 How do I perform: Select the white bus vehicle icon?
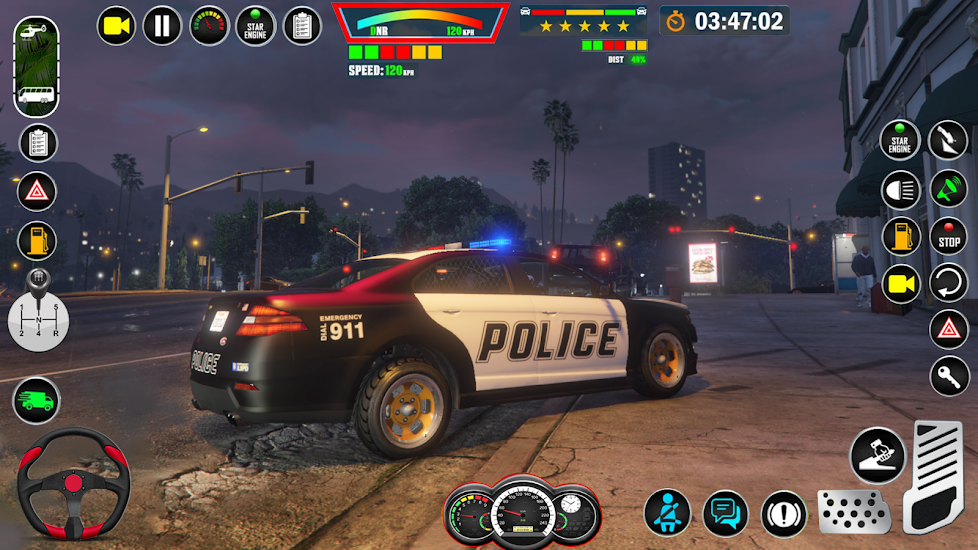(36, 96)
